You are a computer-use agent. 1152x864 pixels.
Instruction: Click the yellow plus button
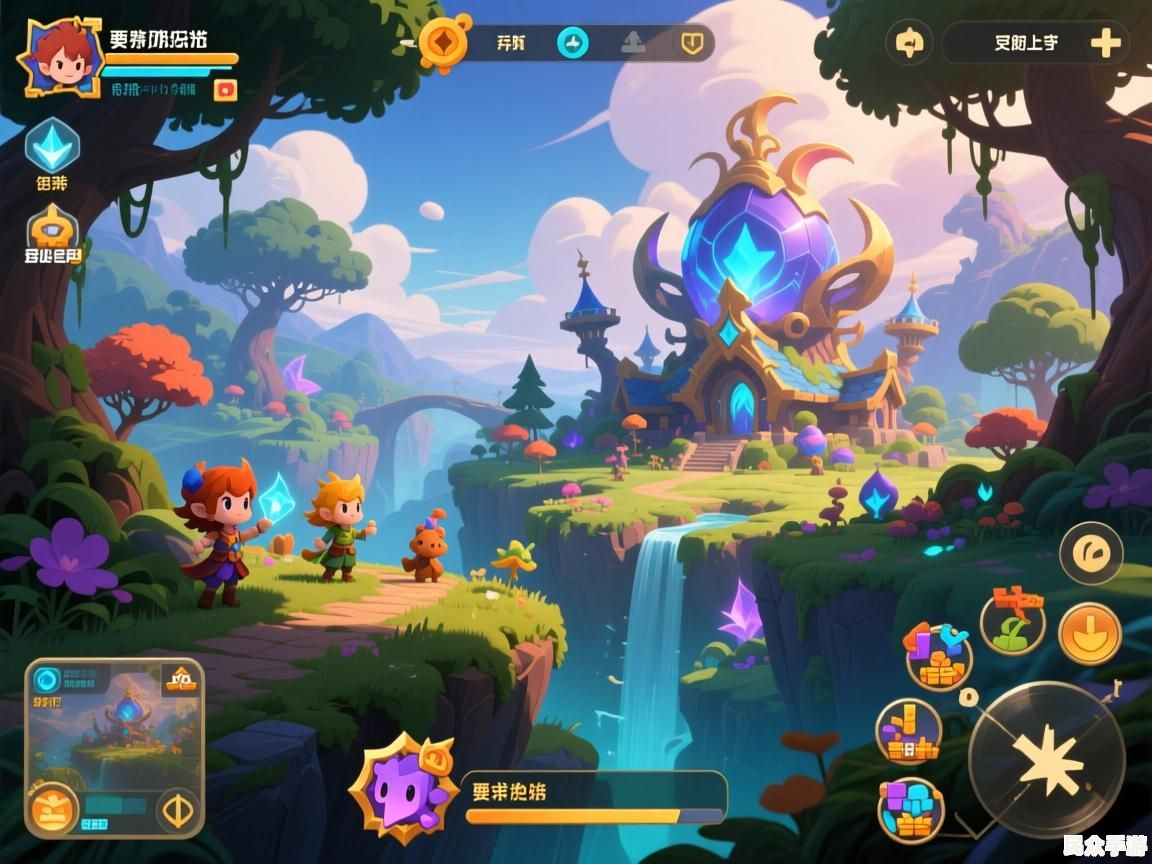coord(1105,43)
